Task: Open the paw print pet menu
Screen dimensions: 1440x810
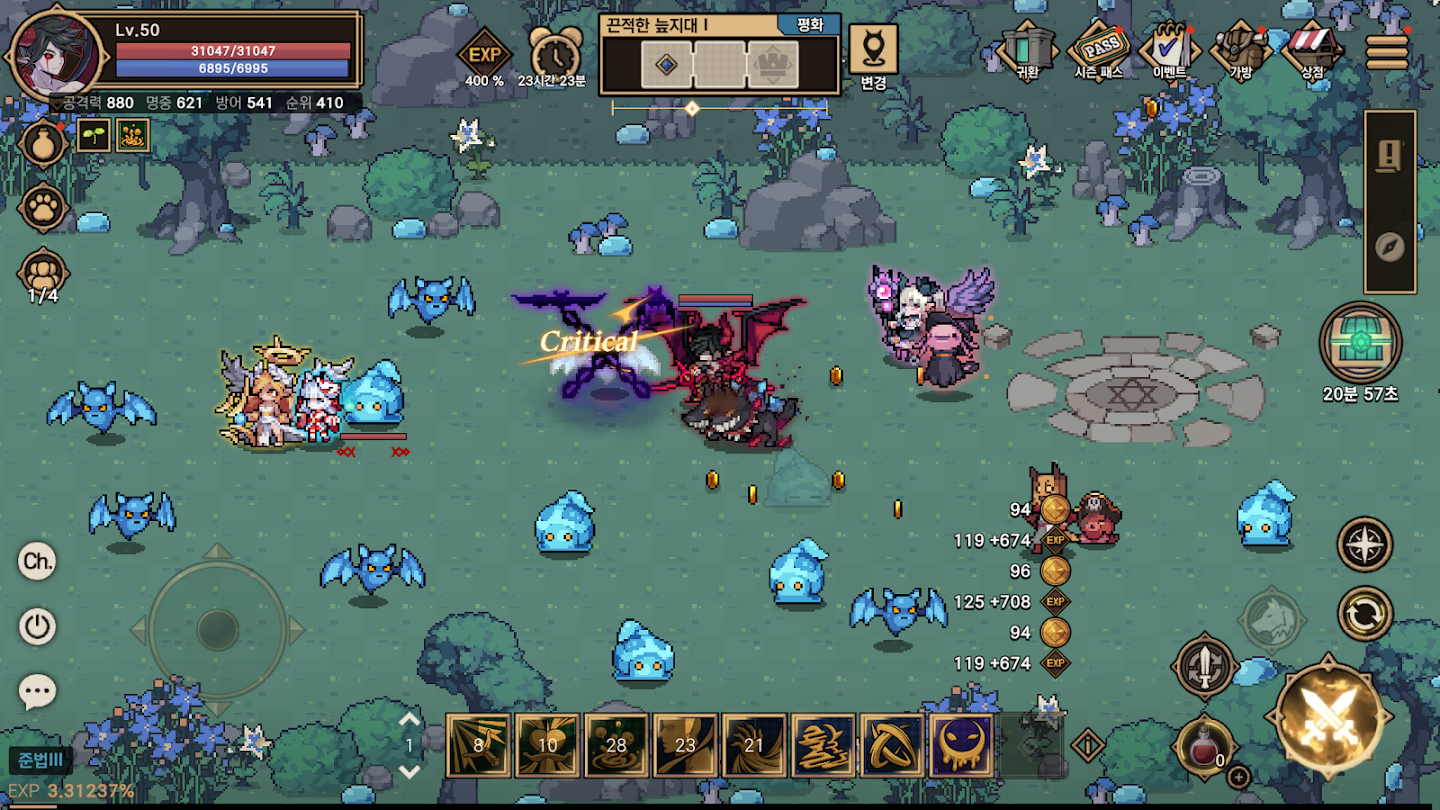Action: coord(43,207)
